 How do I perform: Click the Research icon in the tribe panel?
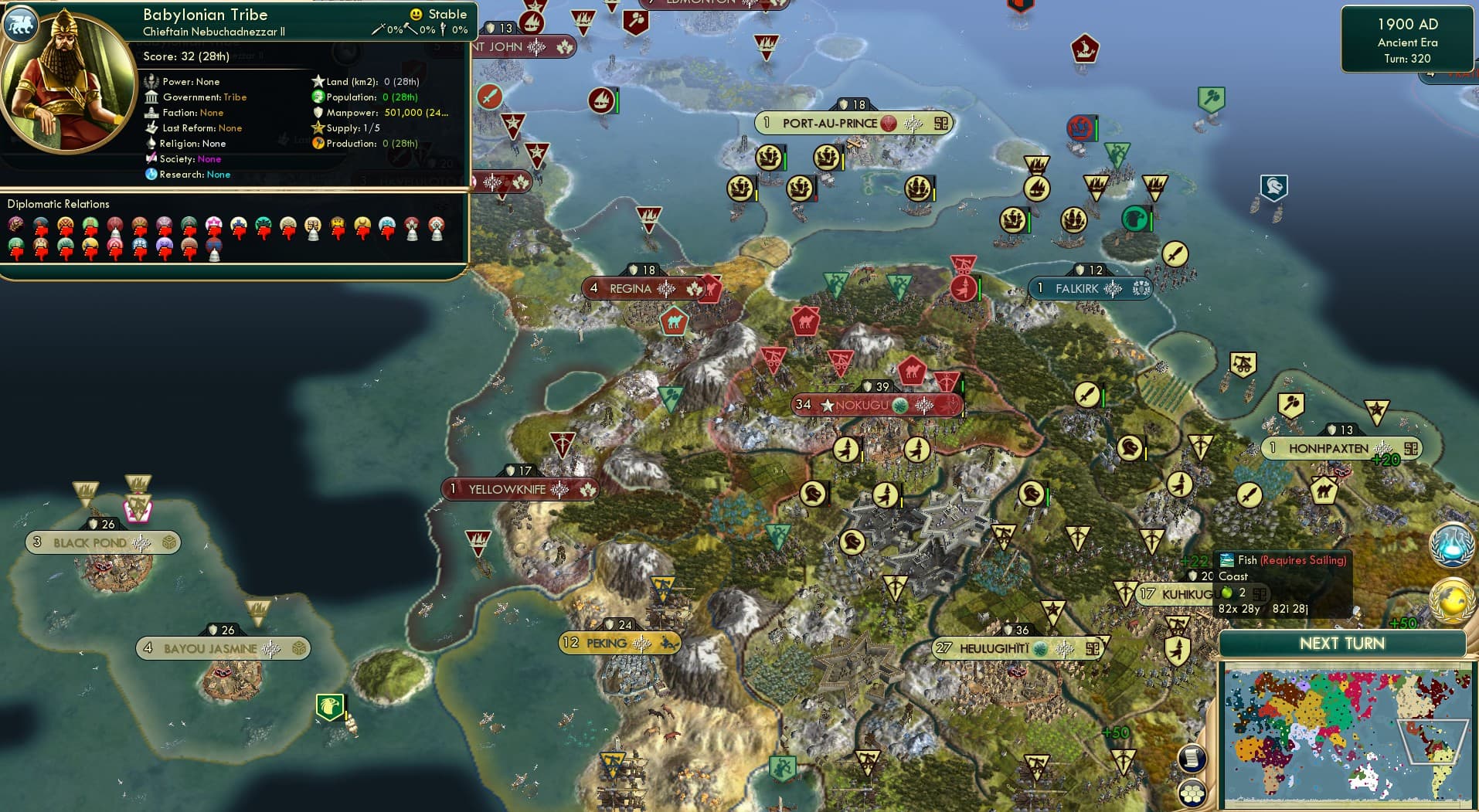152,175
